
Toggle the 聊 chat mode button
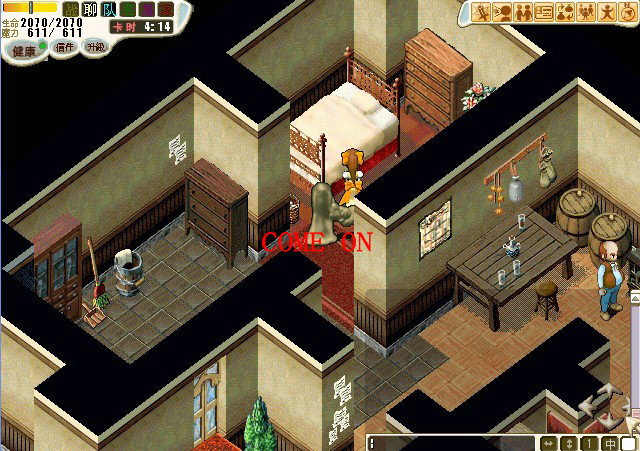(x=90, y=9)
